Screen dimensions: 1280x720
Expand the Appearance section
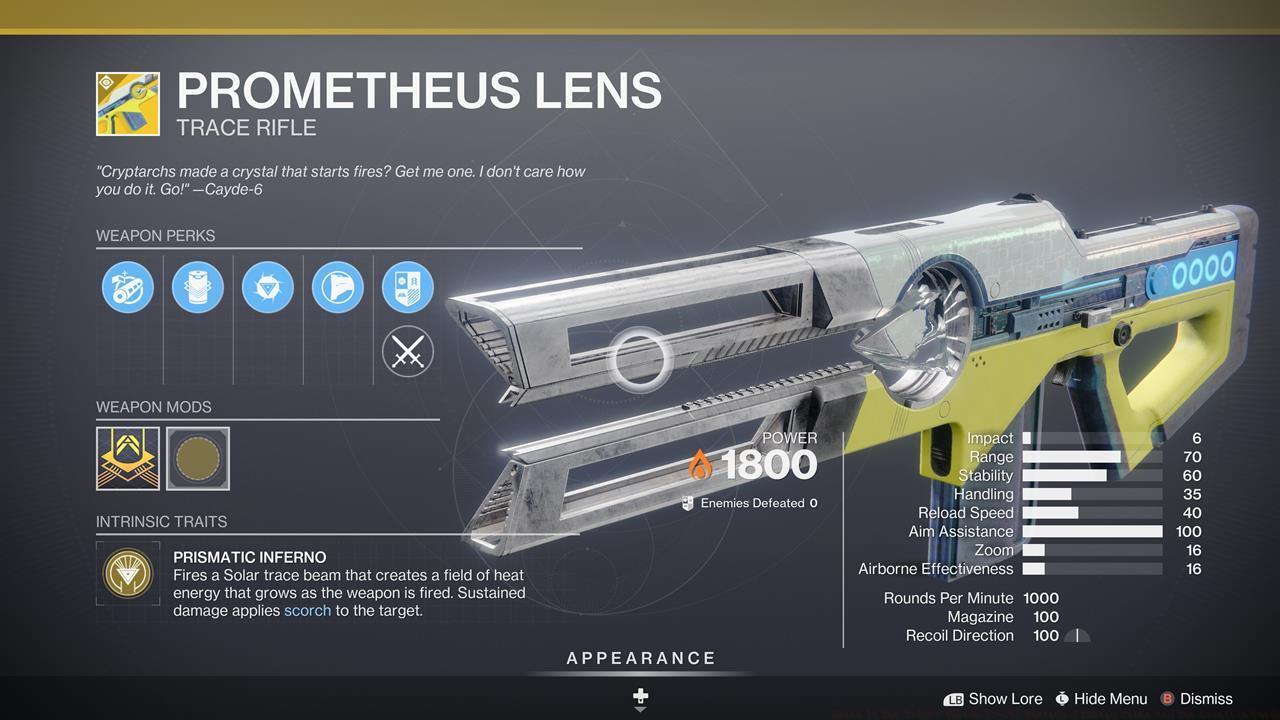pos(640,658)
